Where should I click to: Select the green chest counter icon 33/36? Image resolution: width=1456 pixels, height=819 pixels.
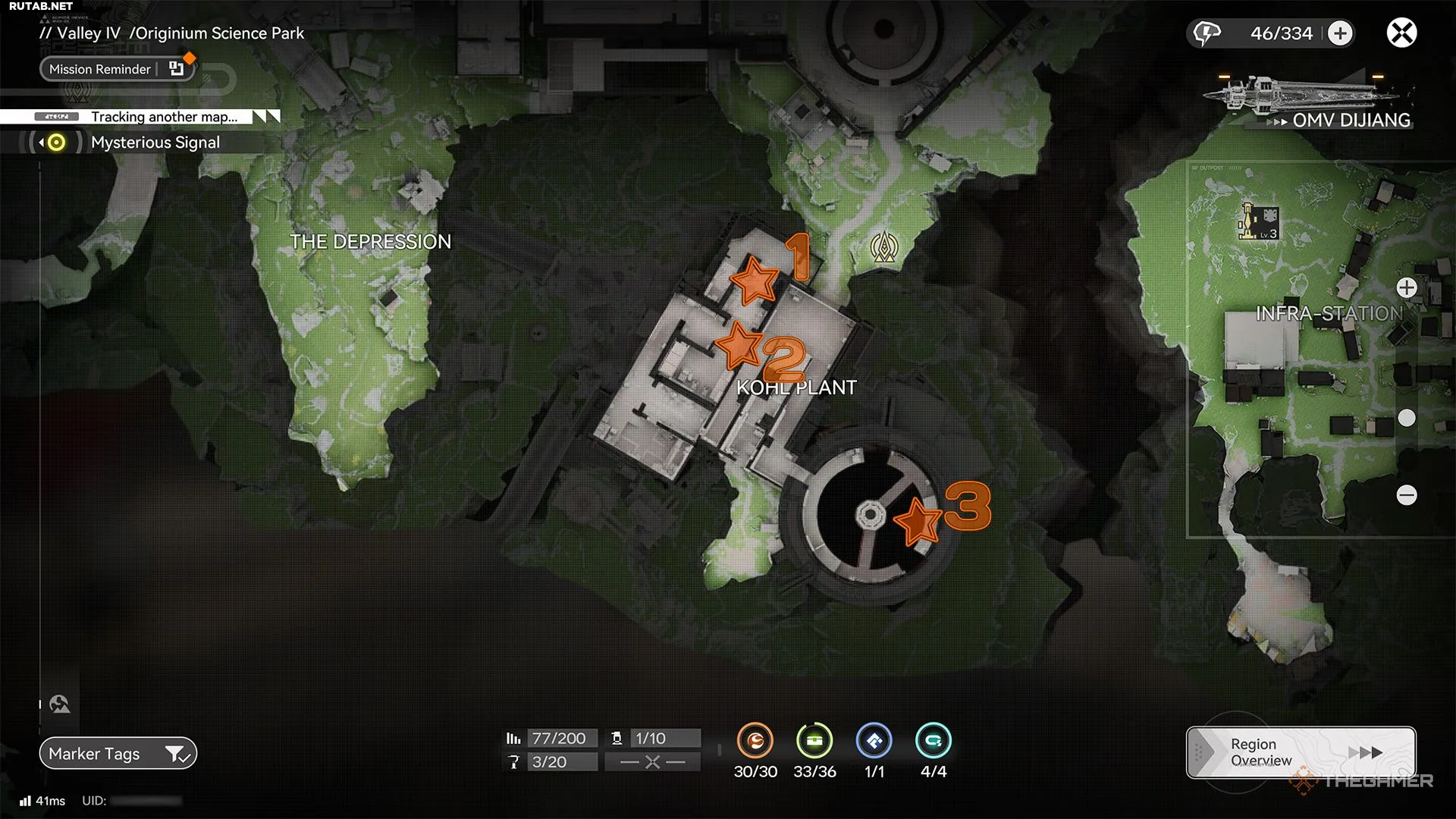(814, 741)
